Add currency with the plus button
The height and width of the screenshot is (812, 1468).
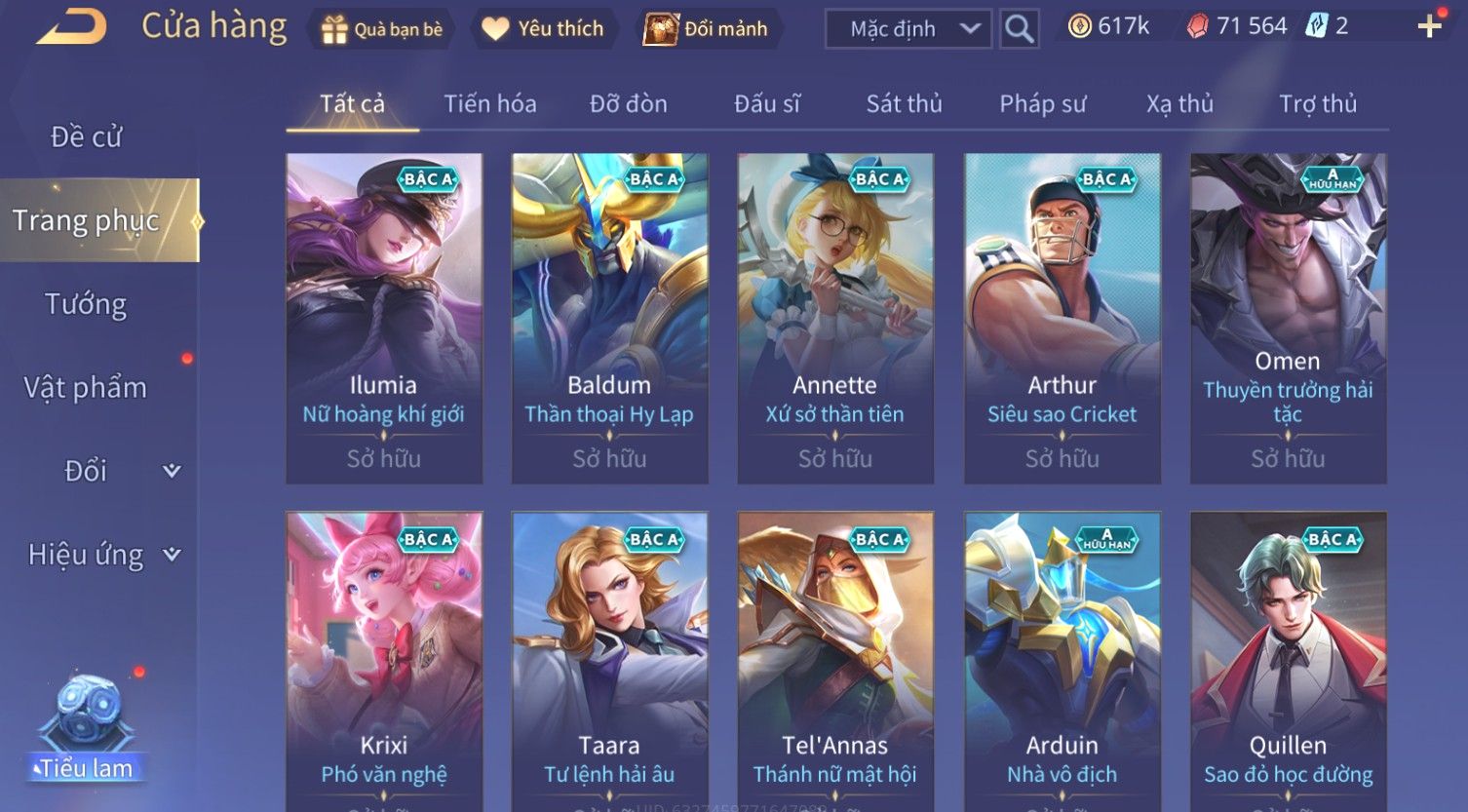click(1429, 26)
